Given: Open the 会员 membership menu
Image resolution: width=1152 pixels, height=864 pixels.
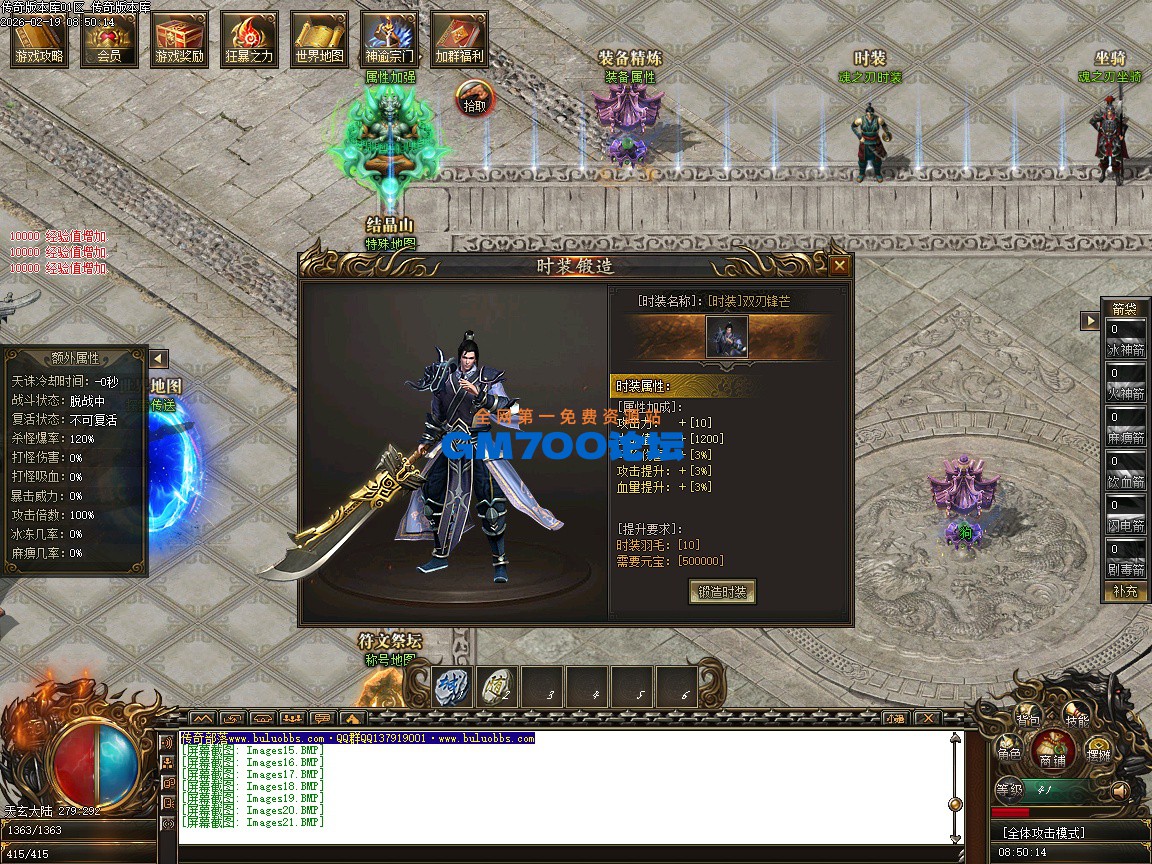Looking at the screenshot, I should click(110, 41).
